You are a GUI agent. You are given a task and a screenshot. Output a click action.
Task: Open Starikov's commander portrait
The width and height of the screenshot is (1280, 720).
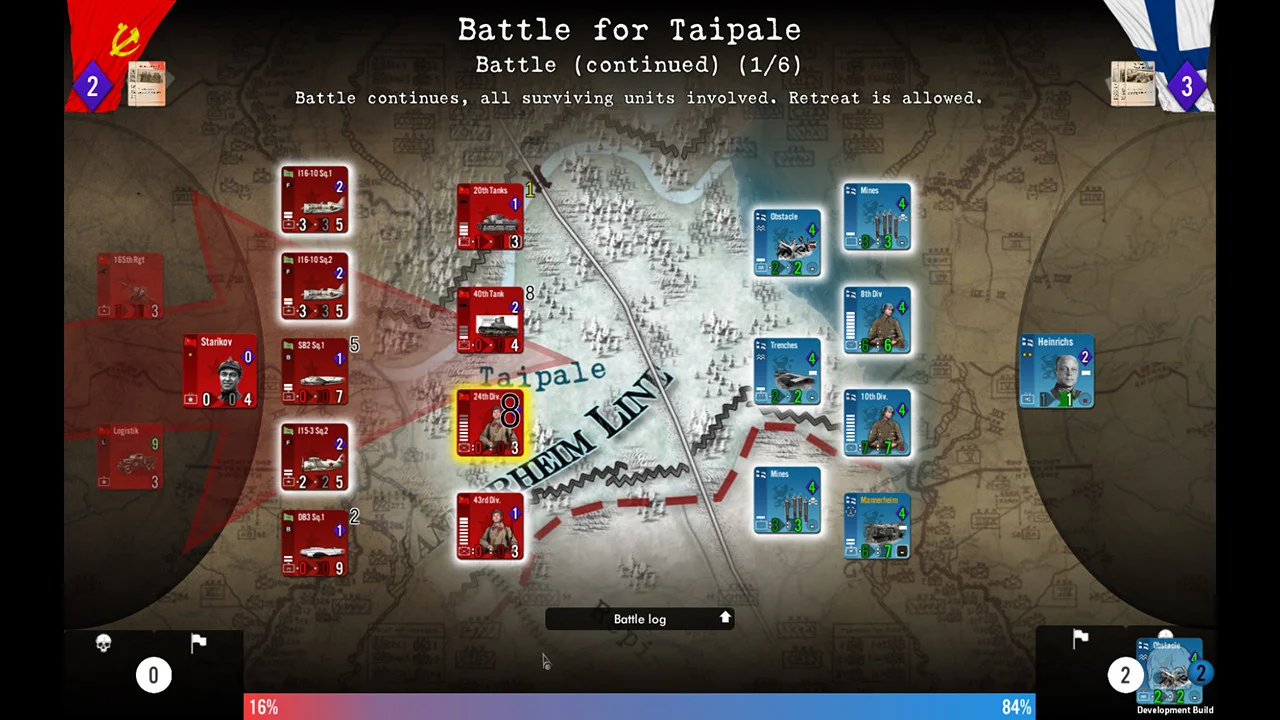220,372
